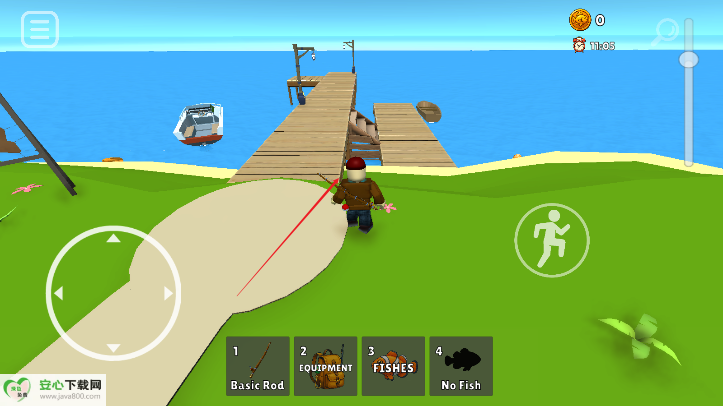The image size is (723, 406).
Task: Tap the running man jump button
Action: pos(552,241)
